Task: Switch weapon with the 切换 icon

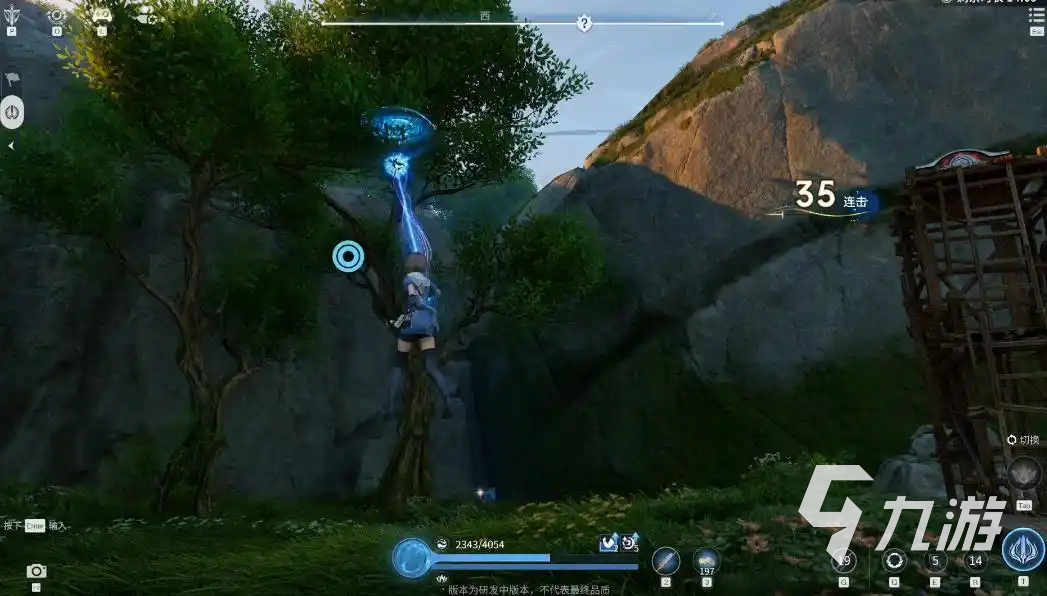Action: (1023, 473)
